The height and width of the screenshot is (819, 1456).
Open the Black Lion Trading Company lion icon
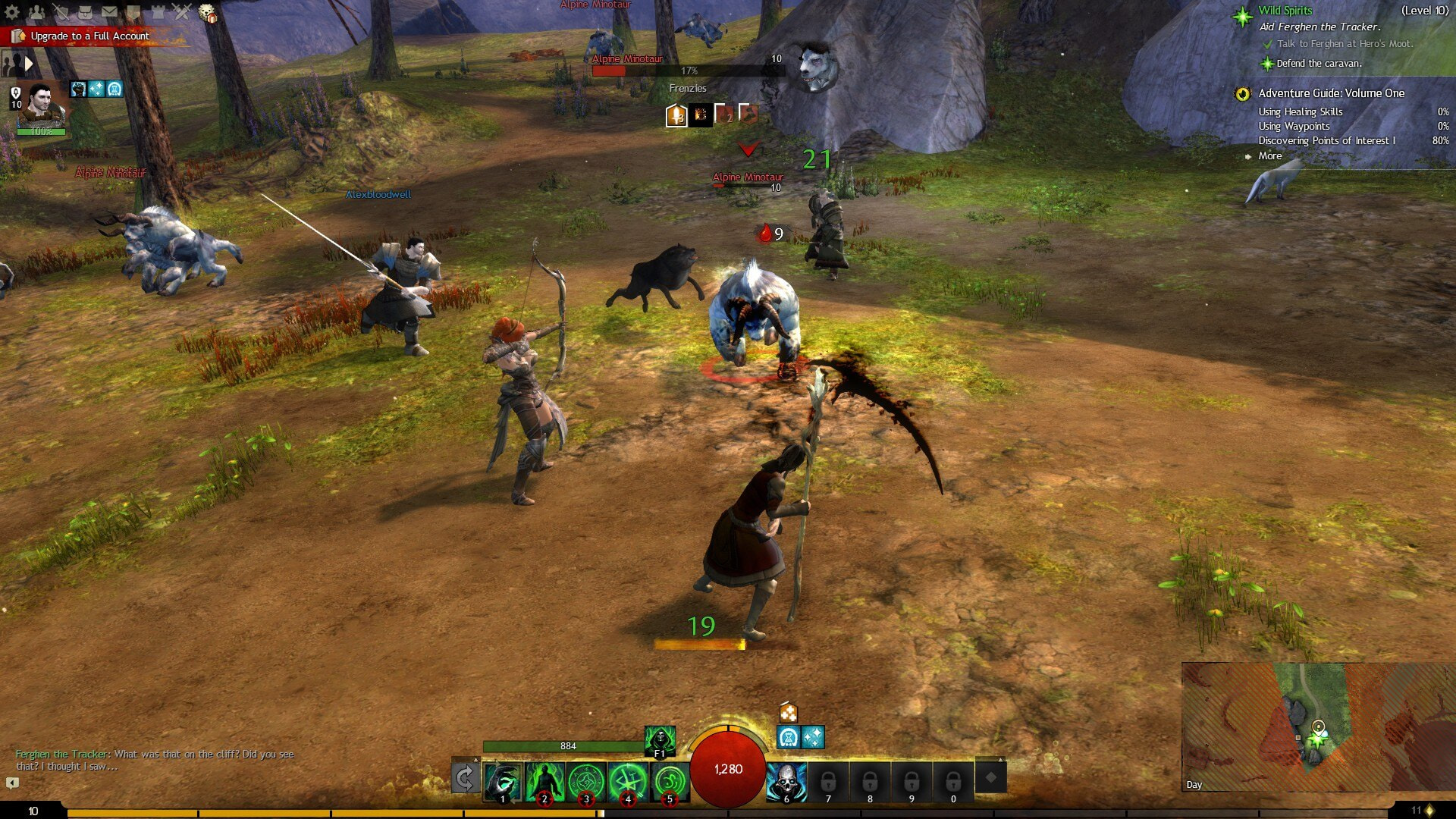[x=206, y=11]
